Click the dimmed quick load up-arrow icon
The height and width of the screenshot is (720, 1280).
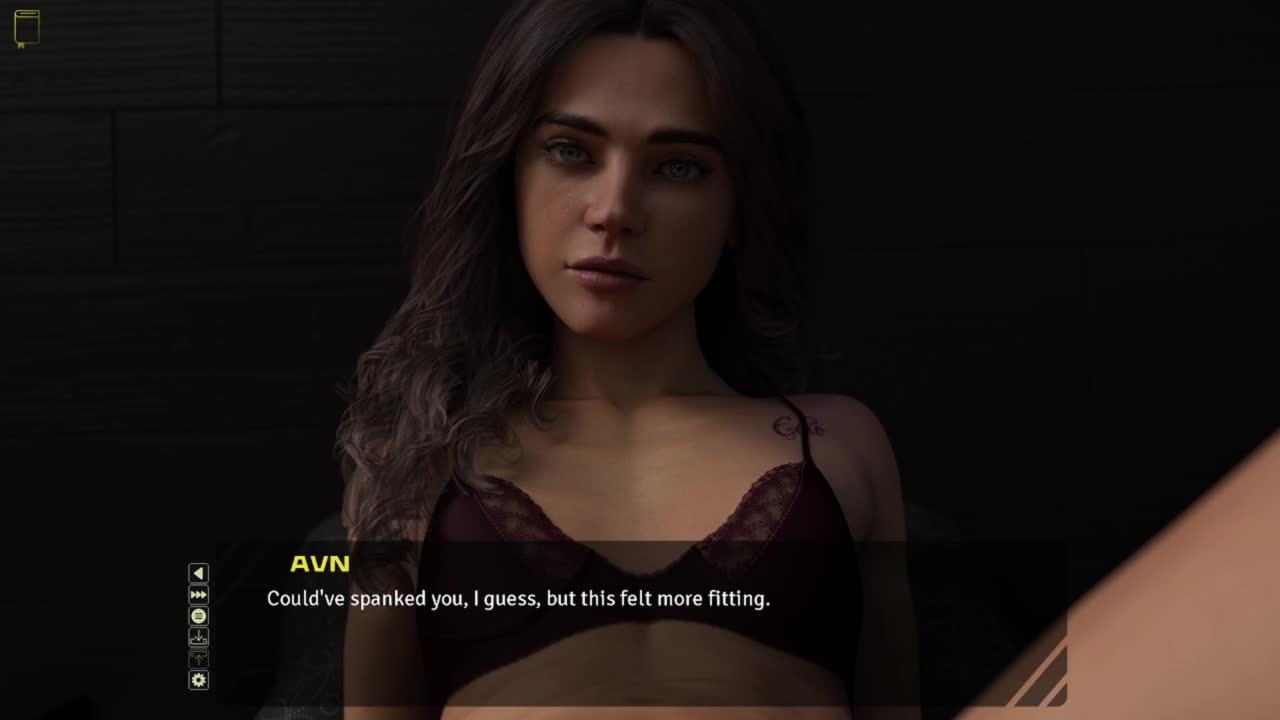click(199, 658)
